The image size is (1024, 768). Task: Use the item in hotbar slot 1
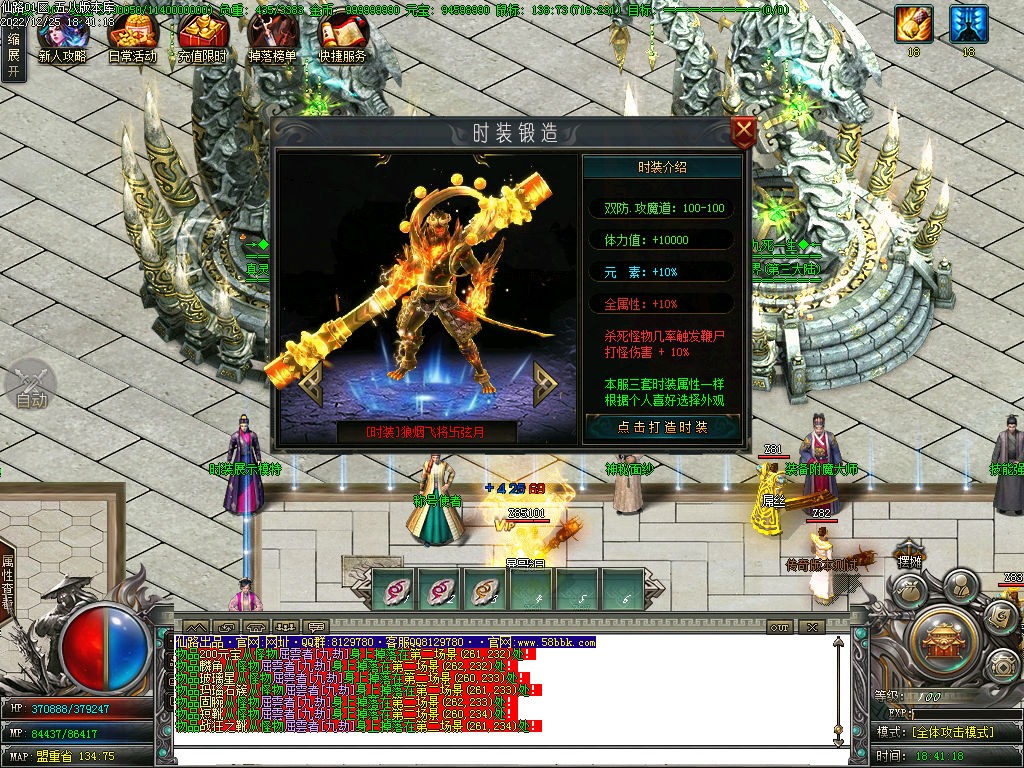click(x=393, y=589)
